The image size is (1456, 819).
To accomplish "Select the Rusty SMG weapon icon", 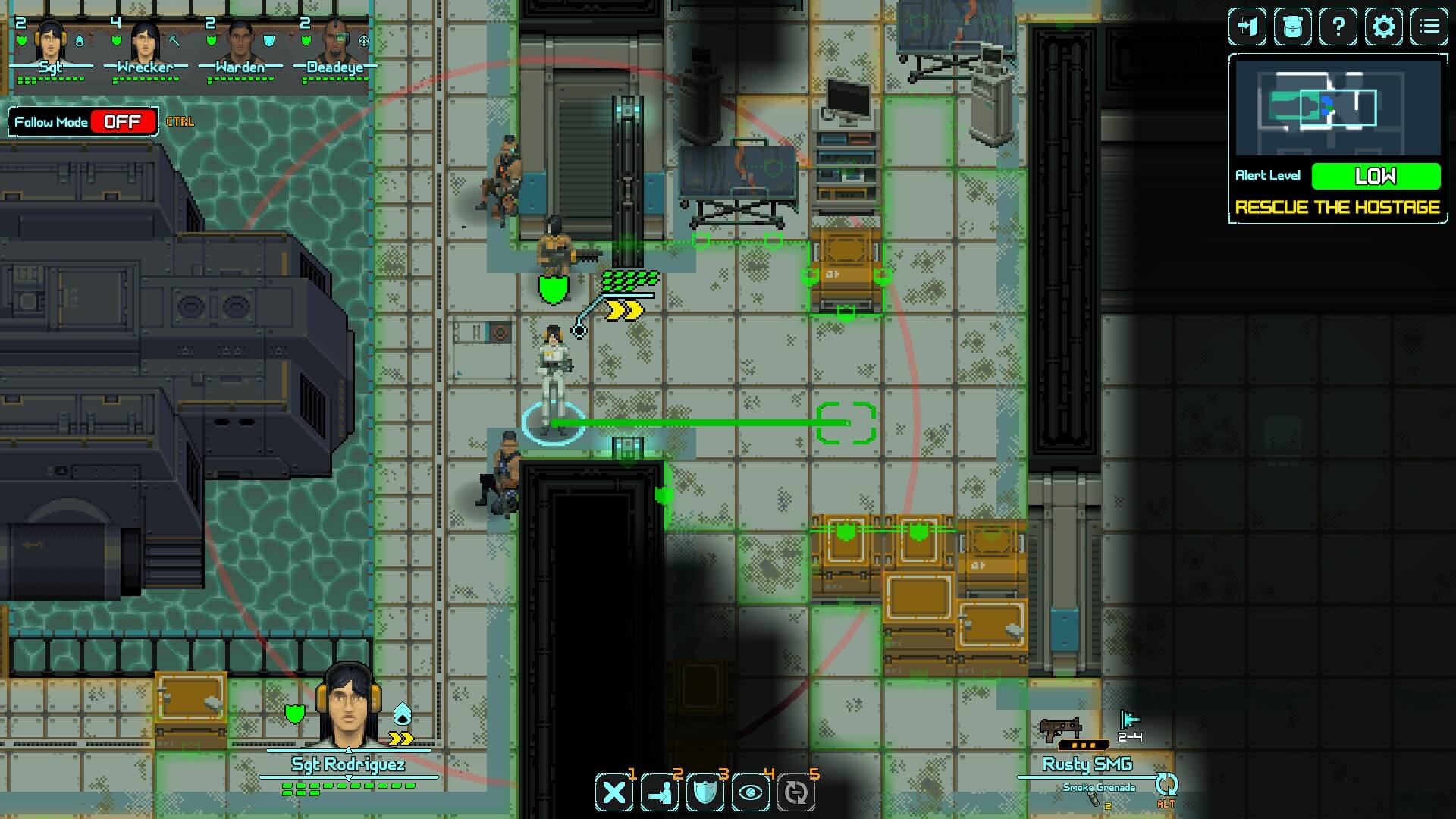I will (x=1060, y=730).
